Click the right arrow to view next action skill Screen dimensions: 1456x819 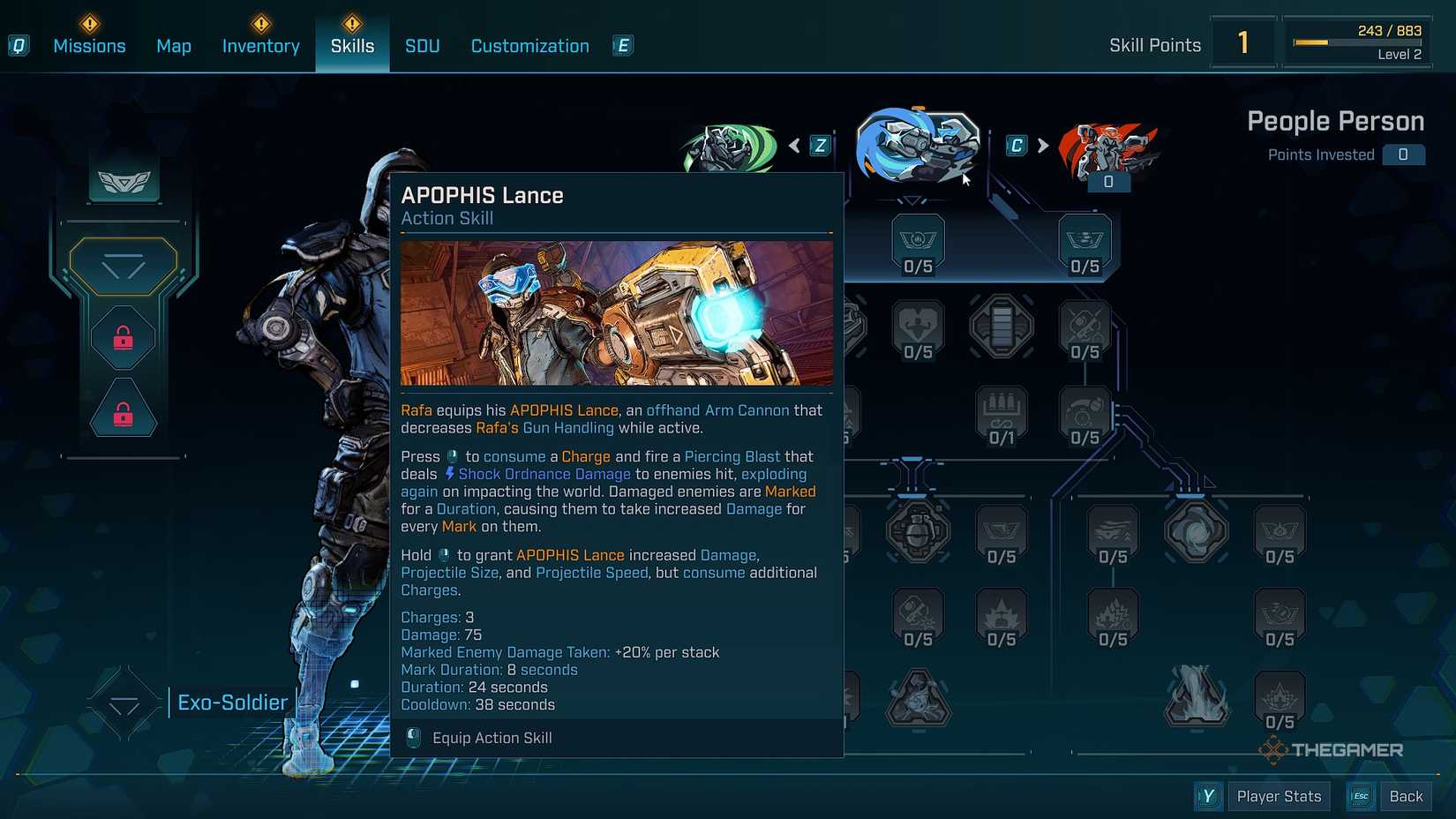click(1044, 146)
